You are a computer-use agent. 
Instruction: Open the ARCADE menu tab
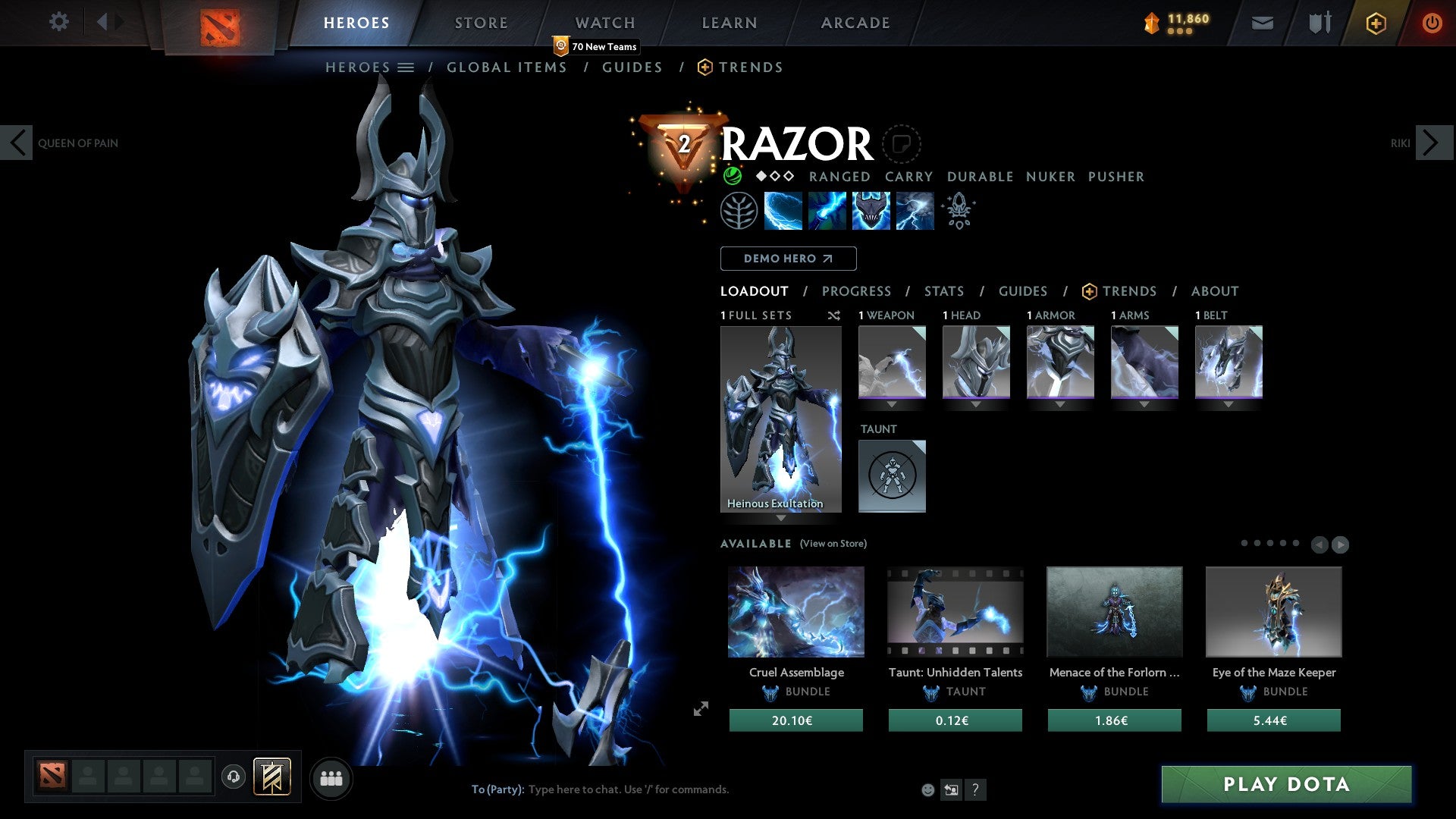coord(855,22)
